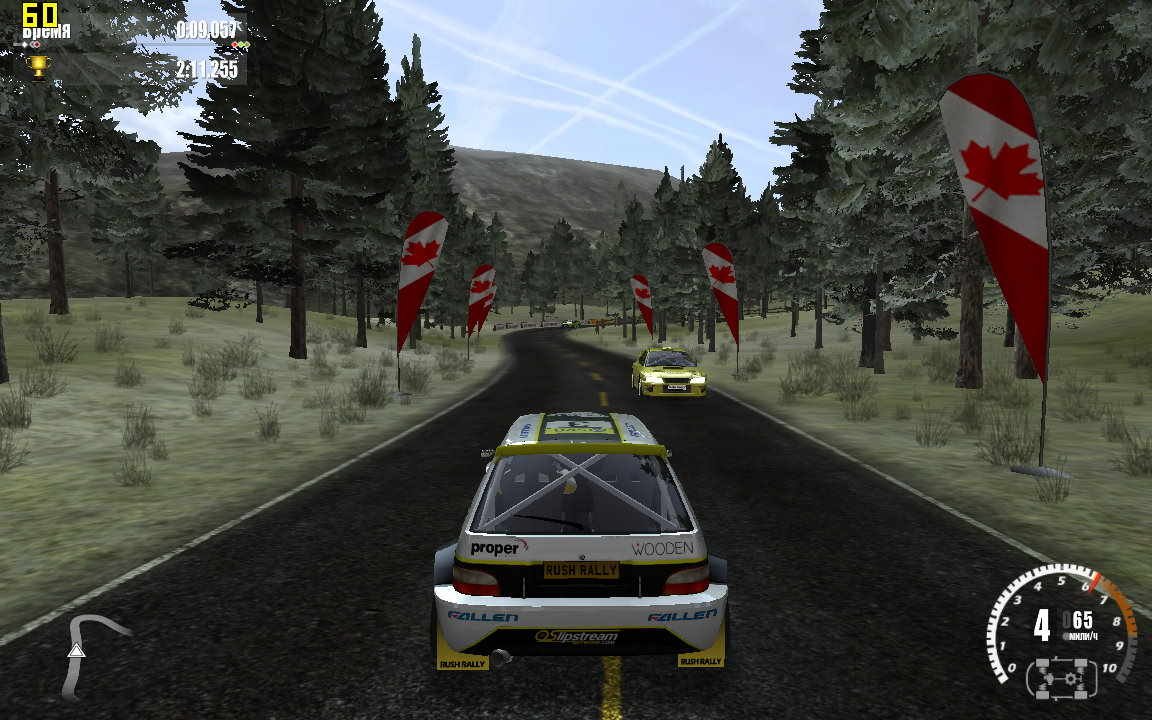The image size is (1152, 720).
Task: Select the gold trophy icon
Action: pos(39,67)
